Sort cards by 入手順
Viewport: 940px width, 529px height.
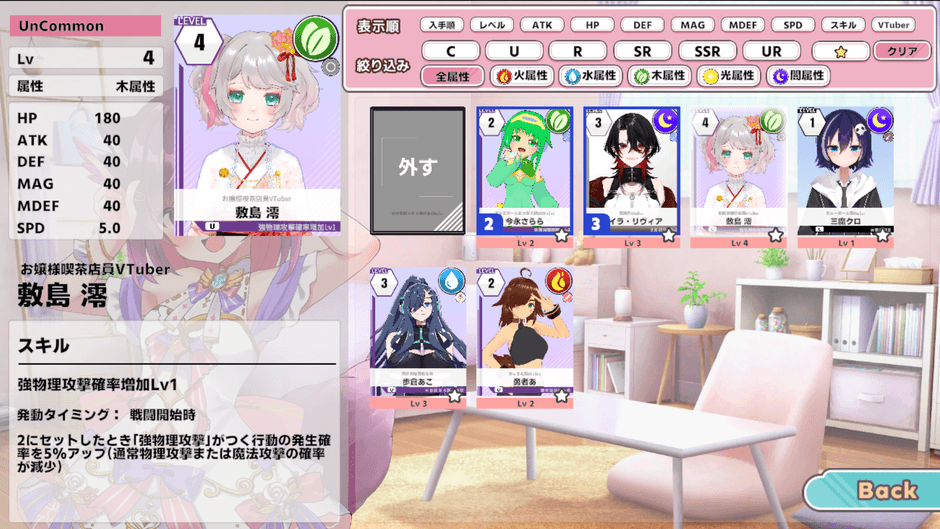(441, 25)
